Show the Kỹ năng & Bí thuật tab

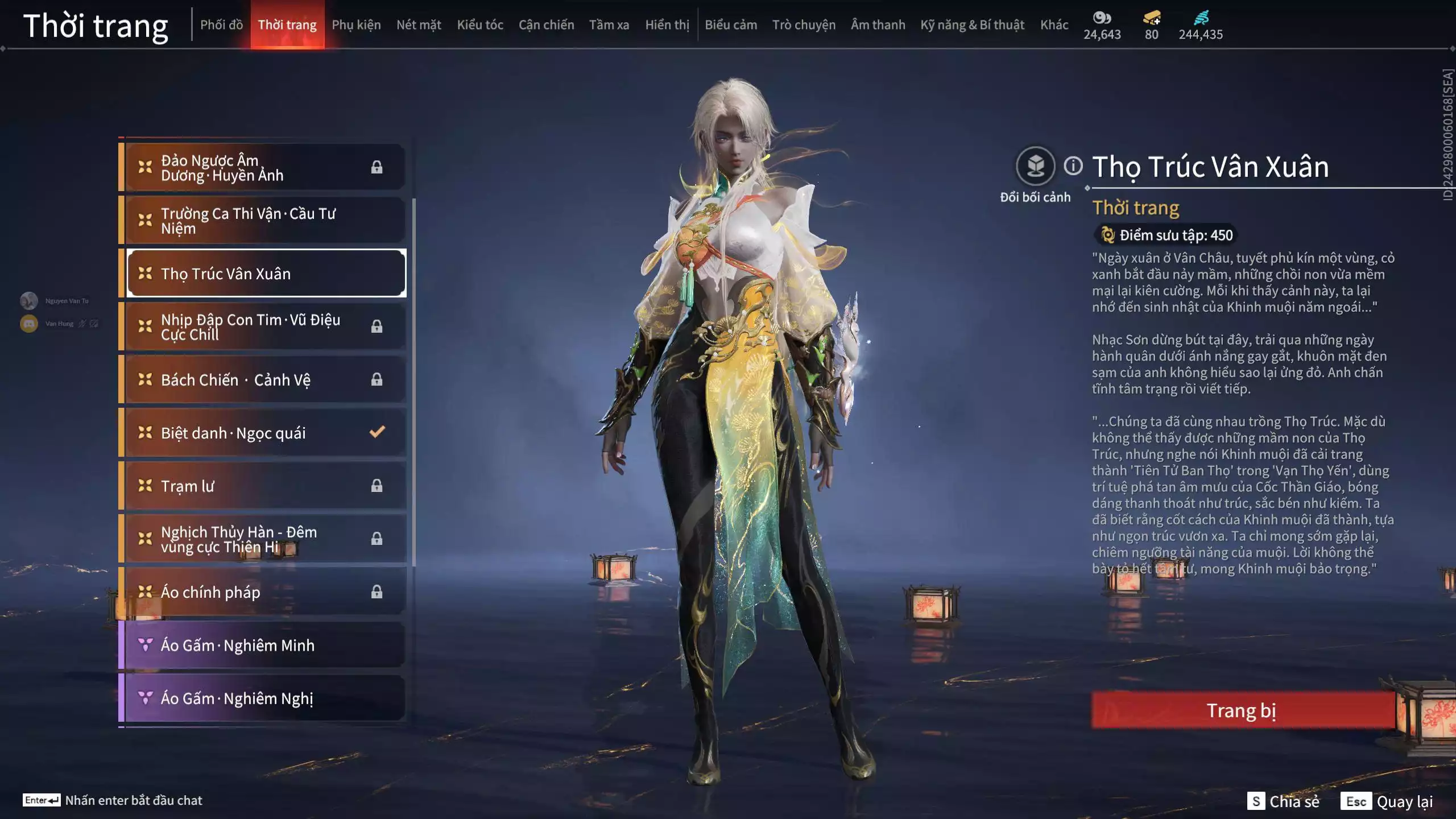(x=972, y=25)
